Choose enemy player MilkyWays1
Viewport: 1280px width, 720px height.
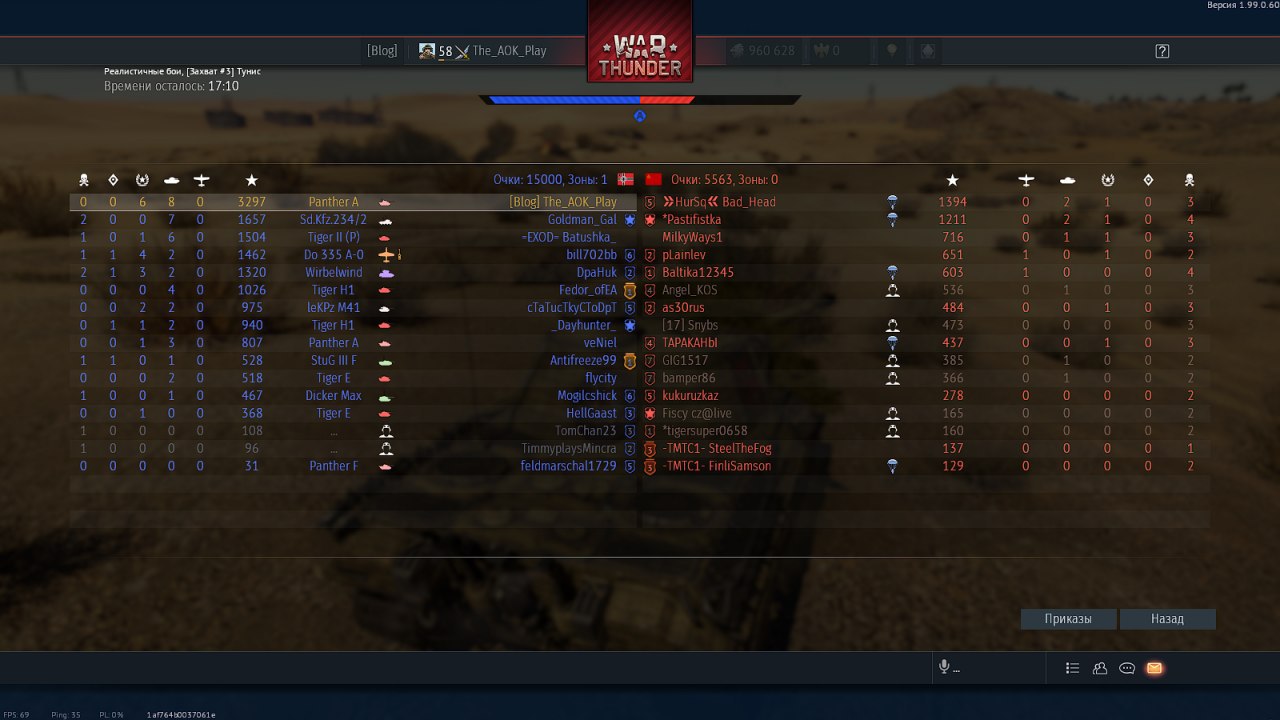[x=692, y=237]
